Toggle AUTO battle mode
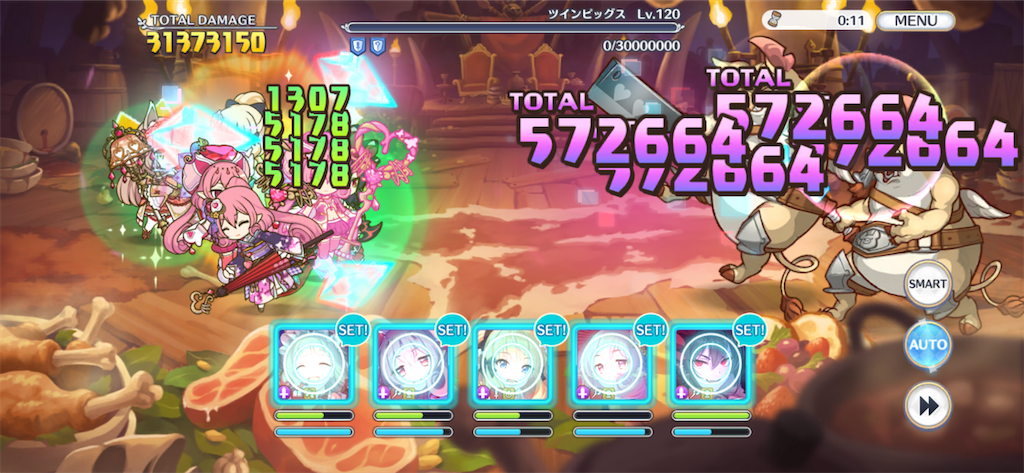The image size is (1024, 473). click(x=926, y=345)
